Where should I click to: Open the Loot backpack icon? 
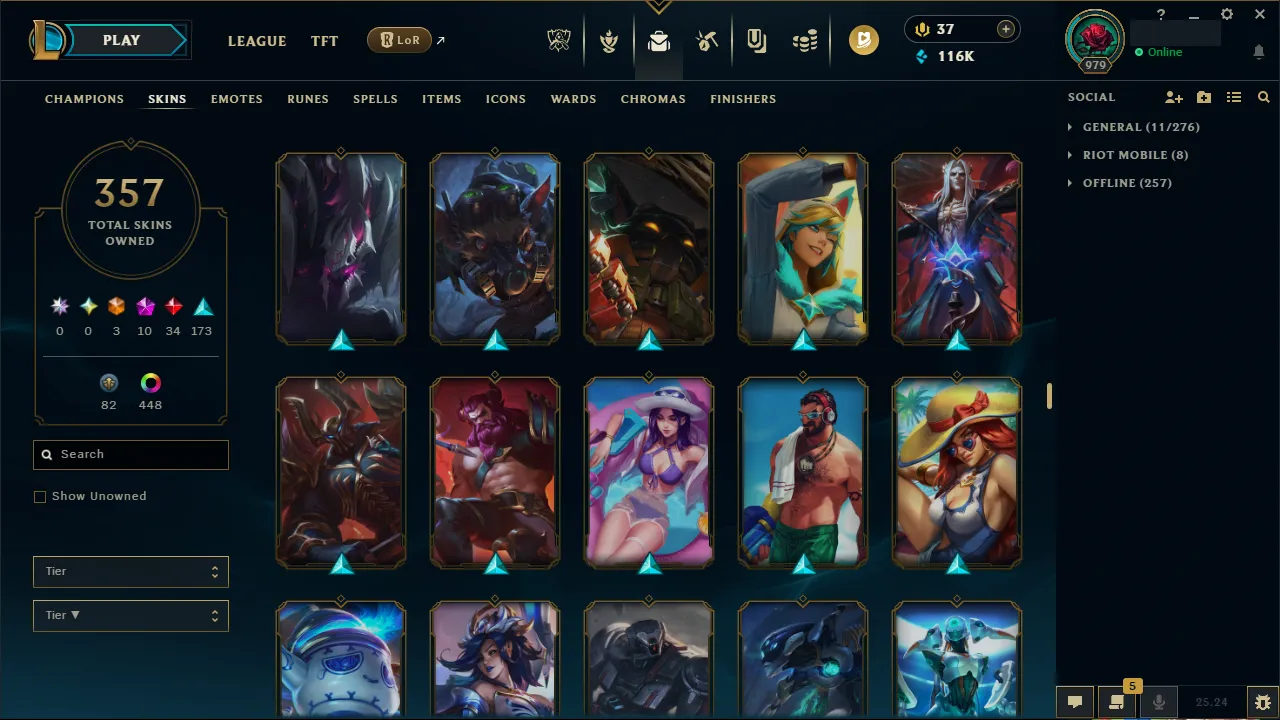658,40
